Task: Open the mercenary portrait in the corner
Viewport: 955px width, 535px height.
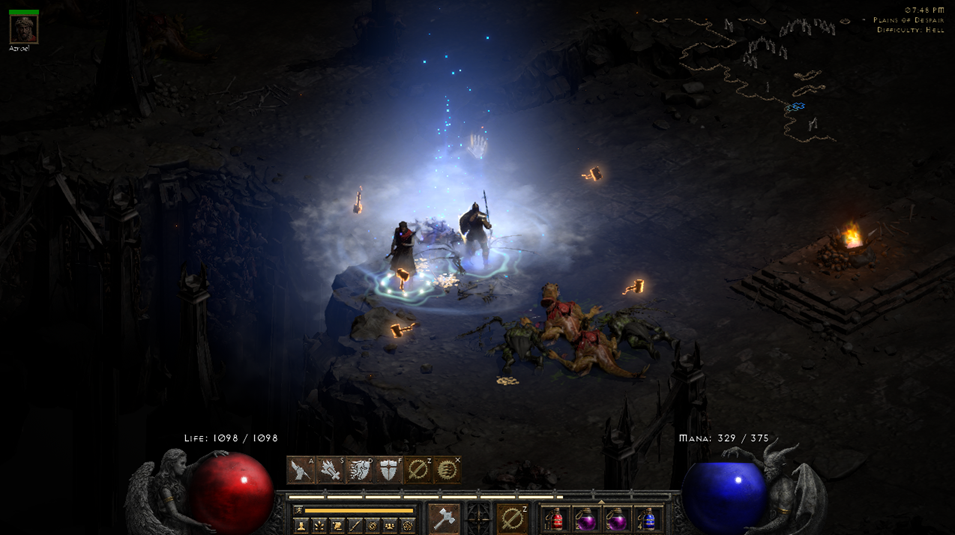Action: pyautogui.click(x=23, y=29)
